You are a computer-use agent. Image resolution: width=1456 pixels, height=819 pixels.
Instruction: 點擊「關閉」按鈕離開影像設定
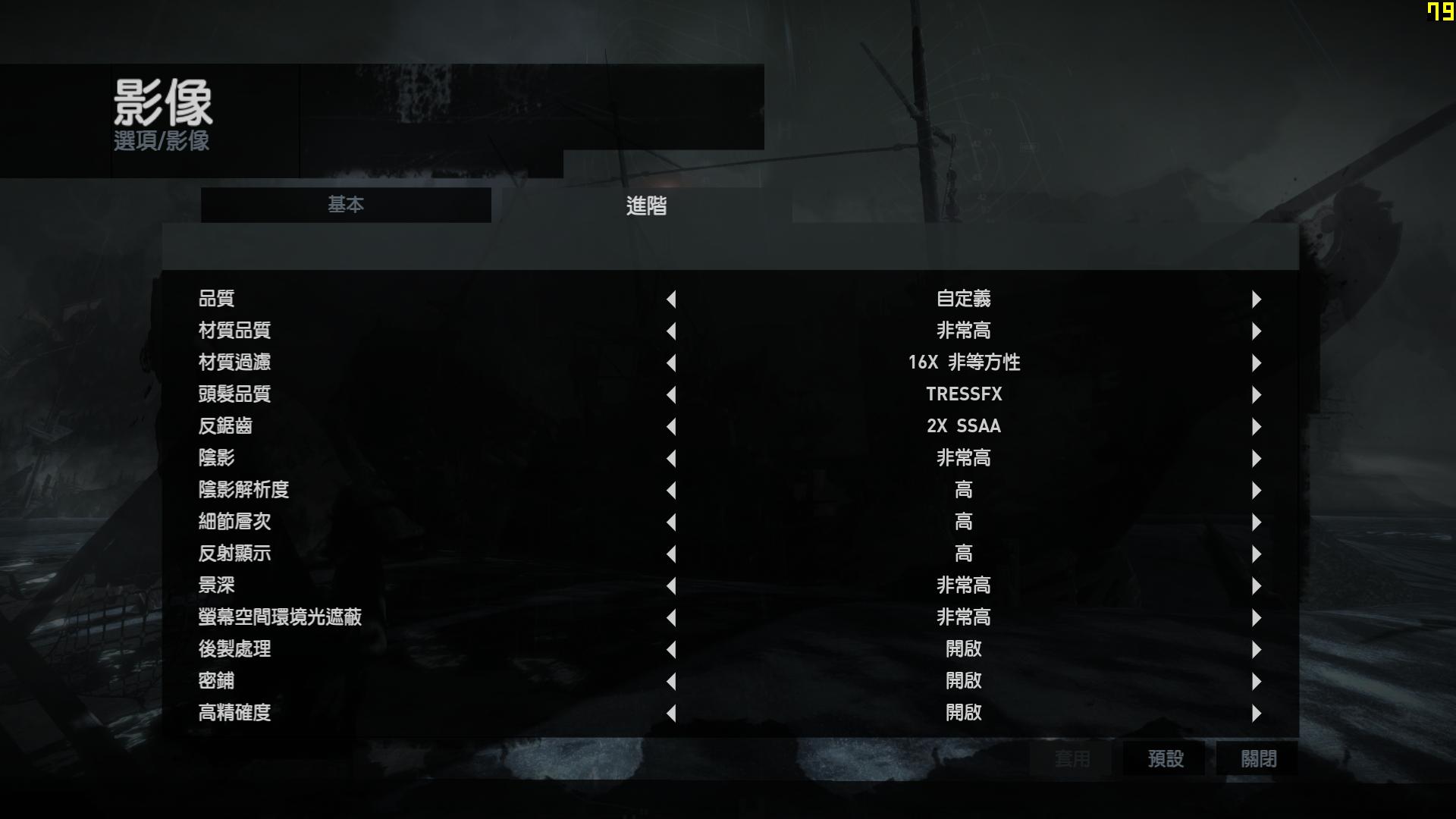(1256, 758)
